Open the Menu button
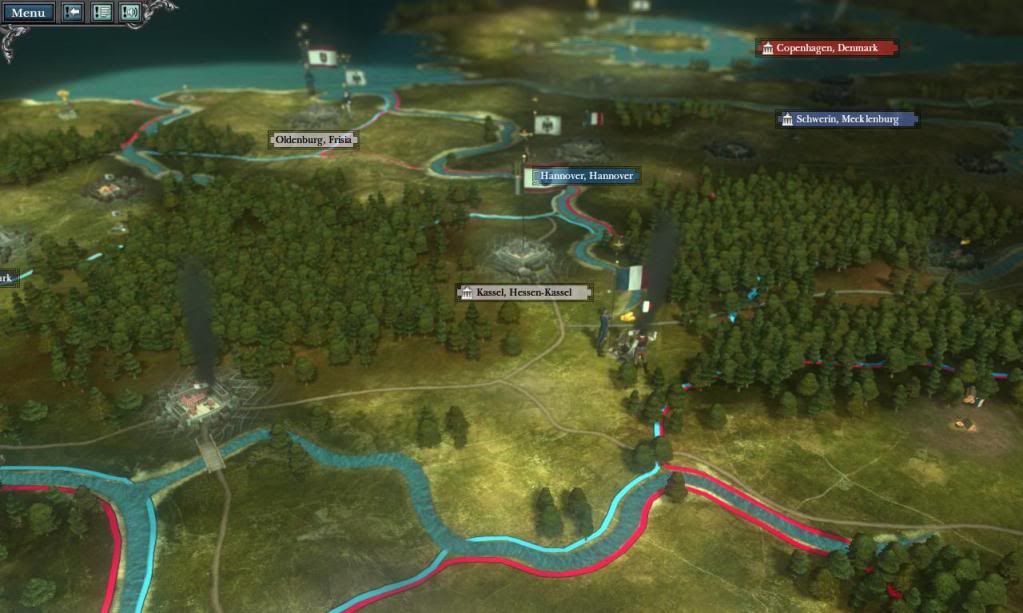Screen dimensions: 1023x613 tap(27, 13)
